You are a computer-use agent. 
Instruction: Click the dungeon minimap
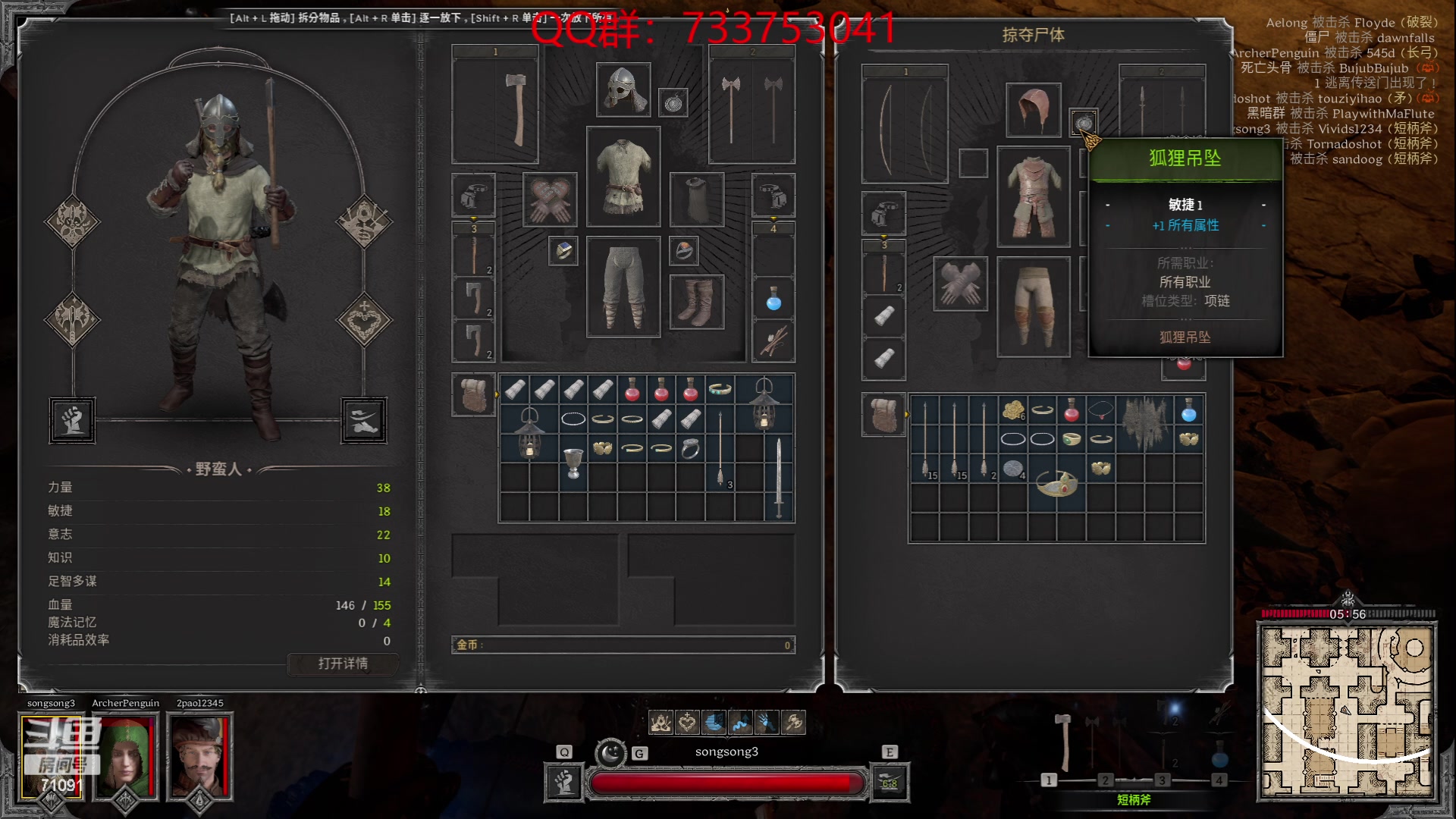(x=1346, y=711)
